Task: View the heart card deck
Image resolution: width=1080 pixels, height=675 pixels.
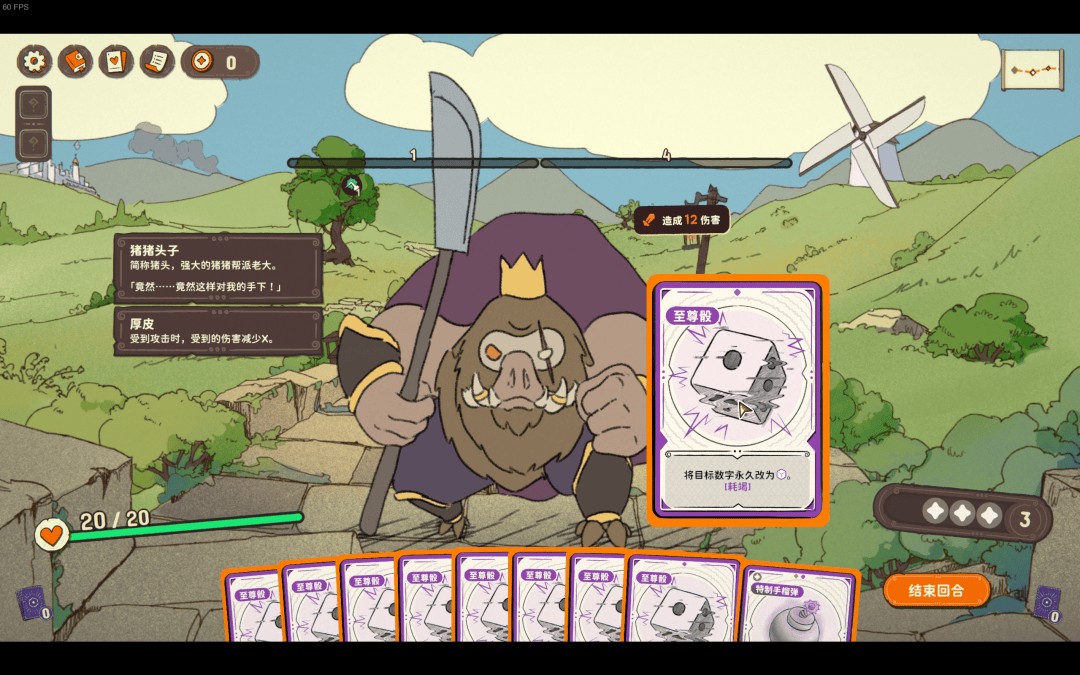Action: click(116, 62)
